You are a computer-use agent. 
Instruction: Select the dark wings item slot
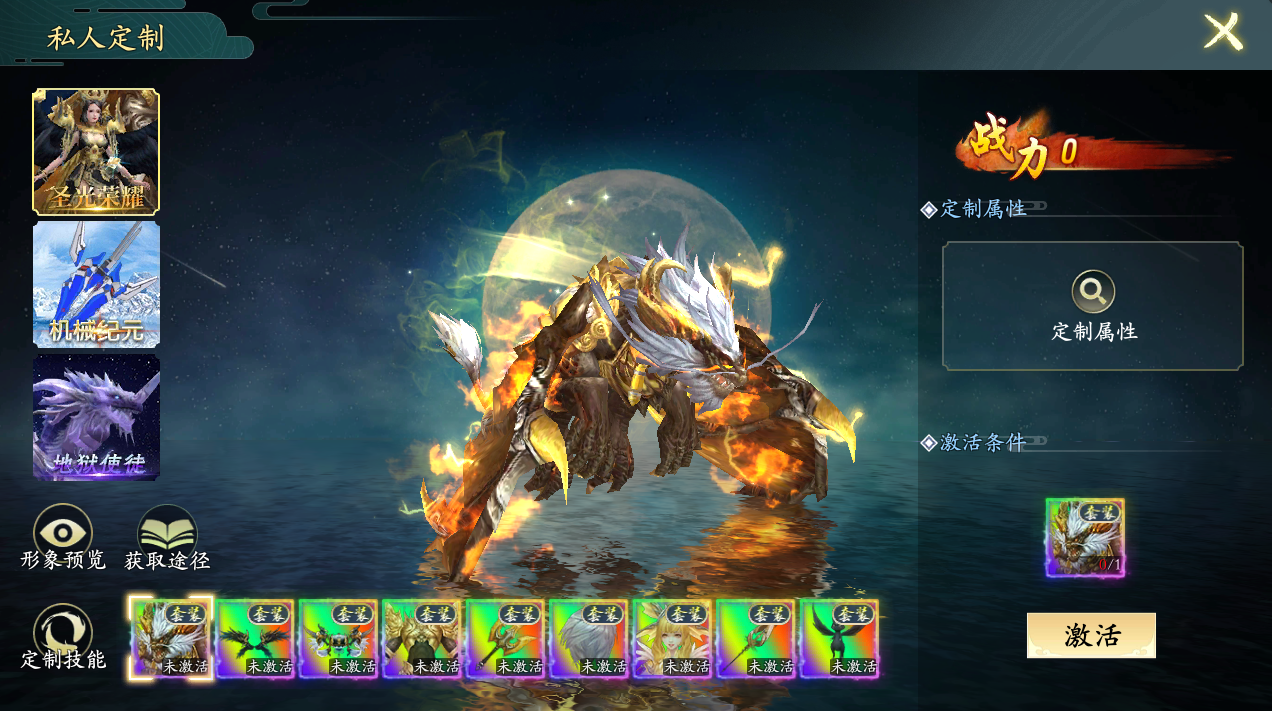click(x=255, y=638)
